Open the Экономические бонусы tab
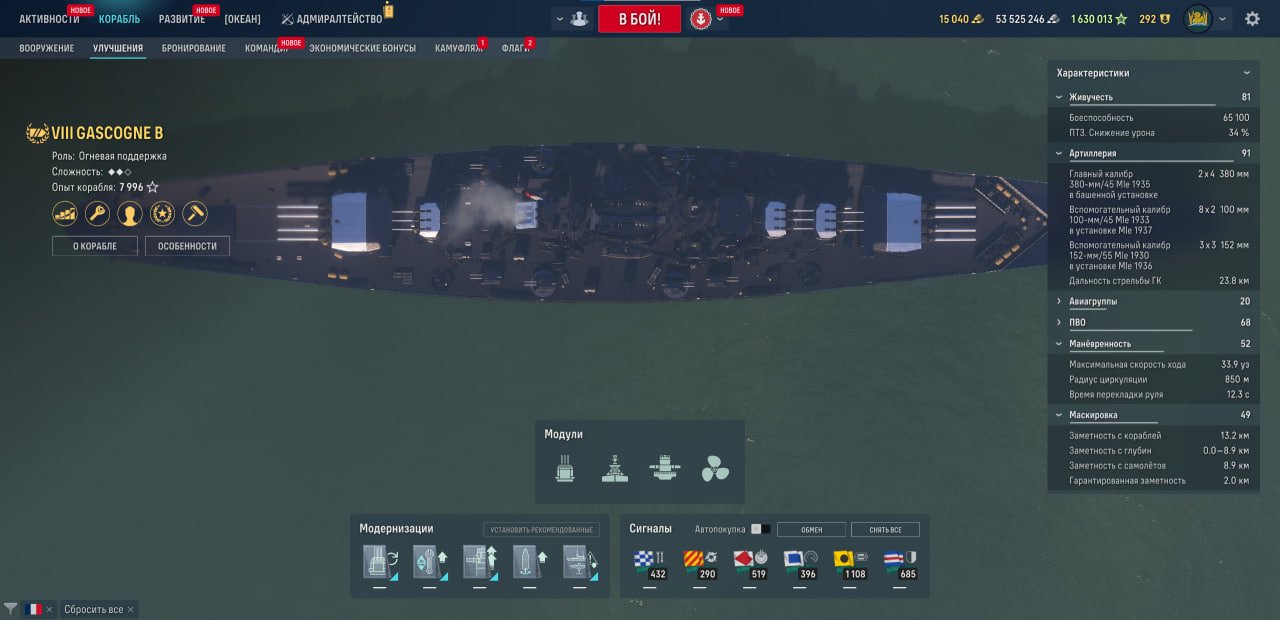 click(362, 48)
